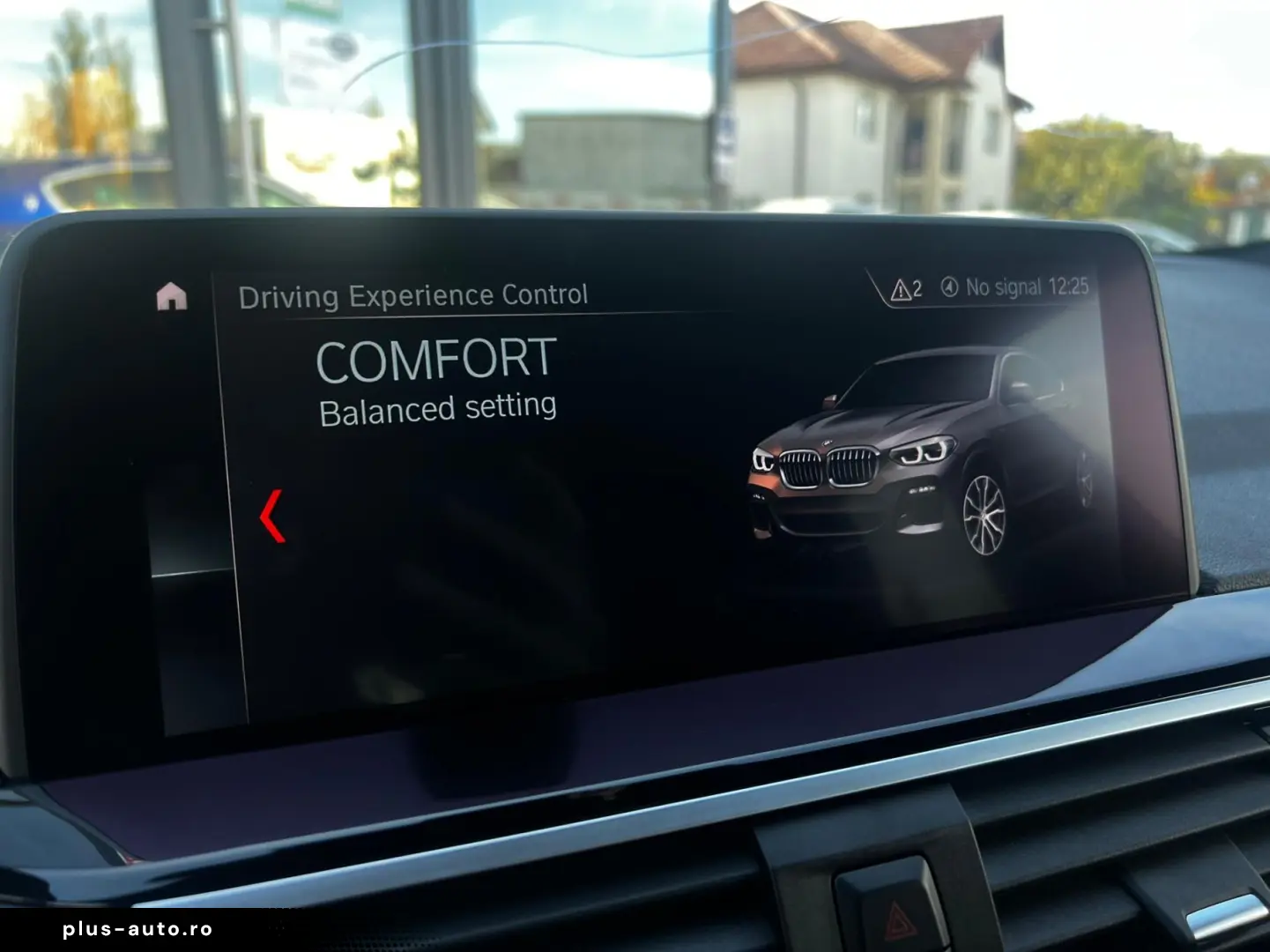Tap the Home icon on the sidebar

tap(173, 295)
